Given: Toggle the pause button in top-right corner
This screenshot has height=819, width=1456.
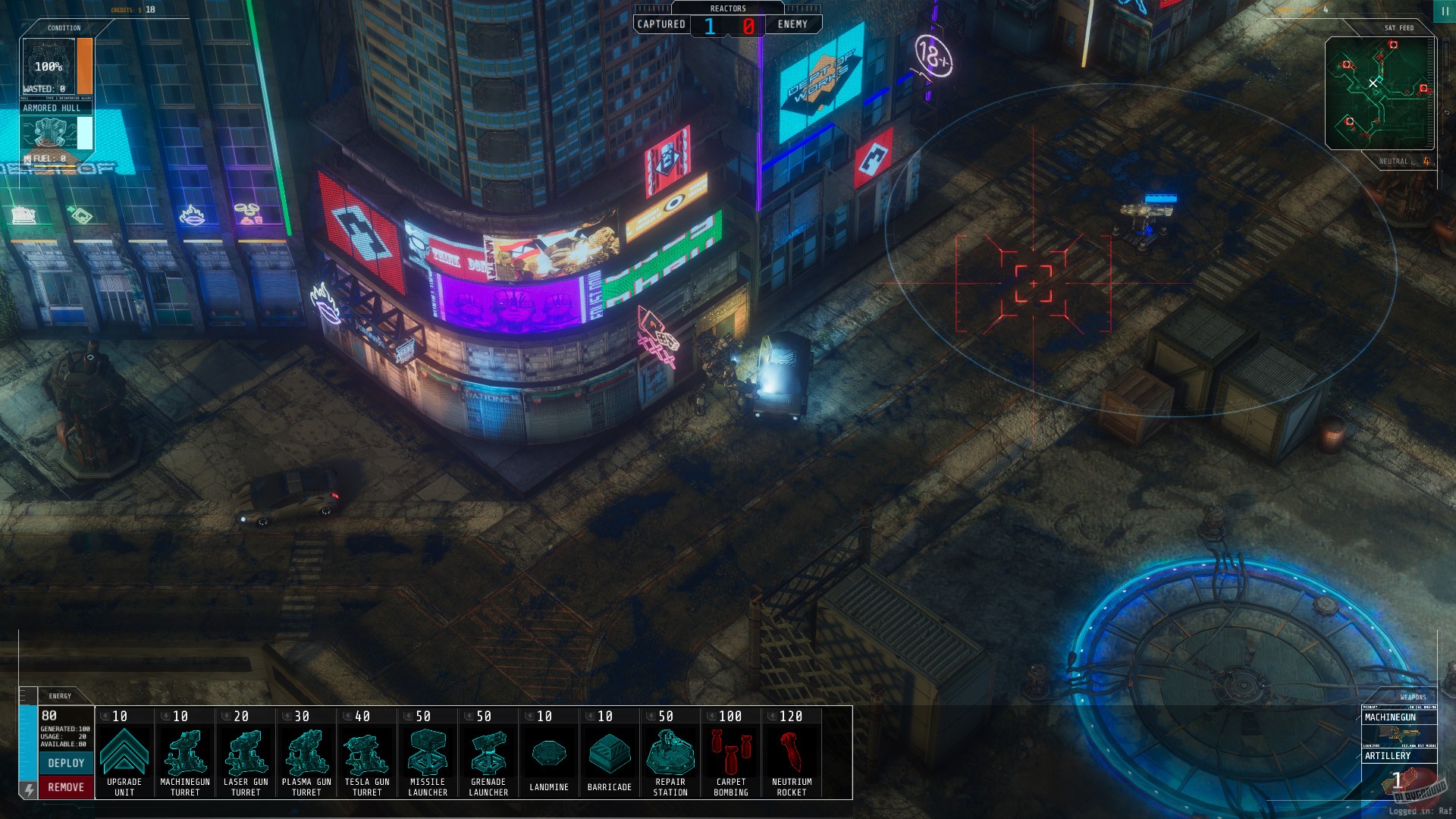Looking at the screenshot, I should pos(1444,11).
